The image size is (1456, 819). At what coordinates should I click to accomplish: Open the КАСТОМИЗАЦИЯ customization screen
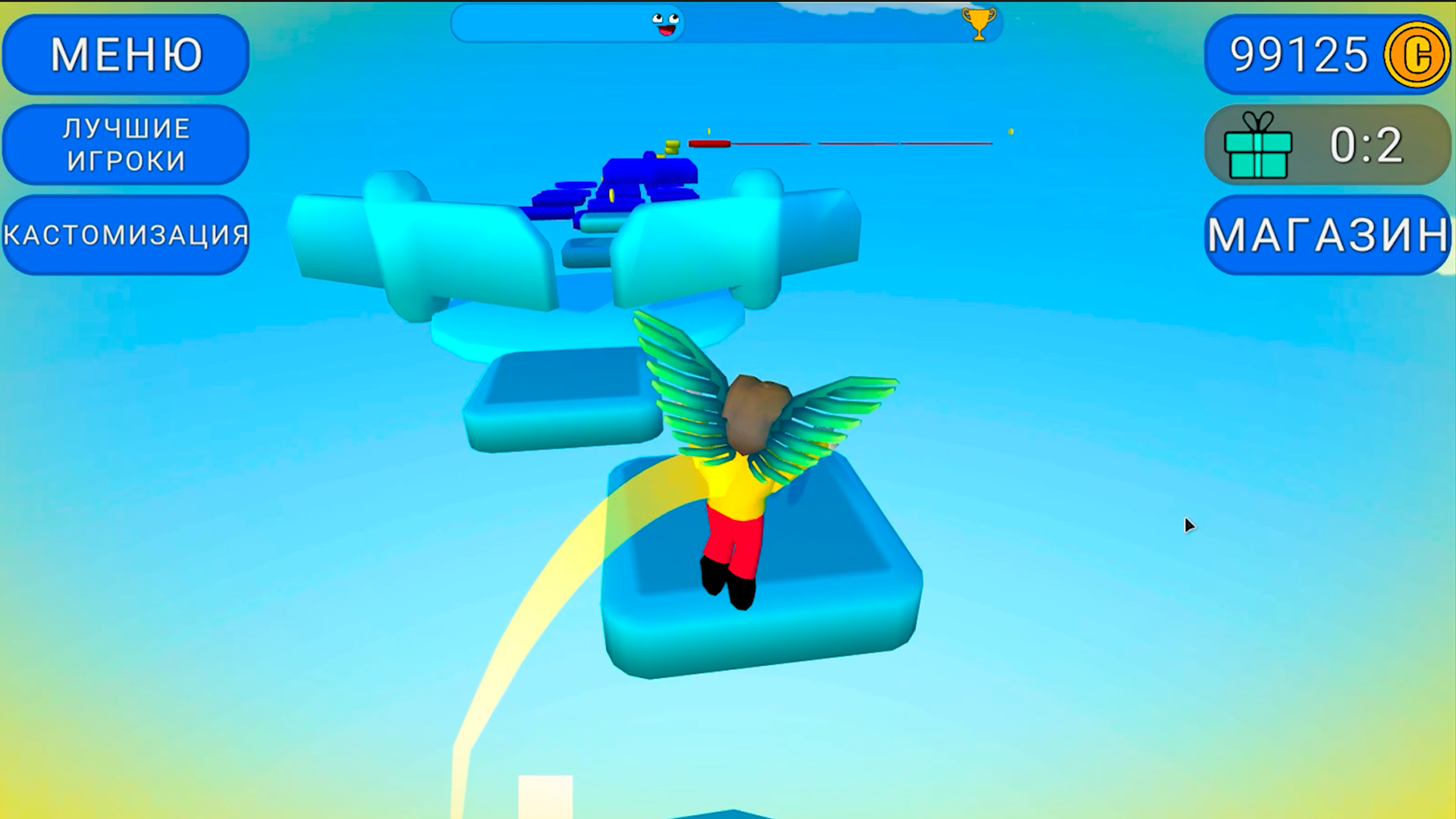(126, 234)
